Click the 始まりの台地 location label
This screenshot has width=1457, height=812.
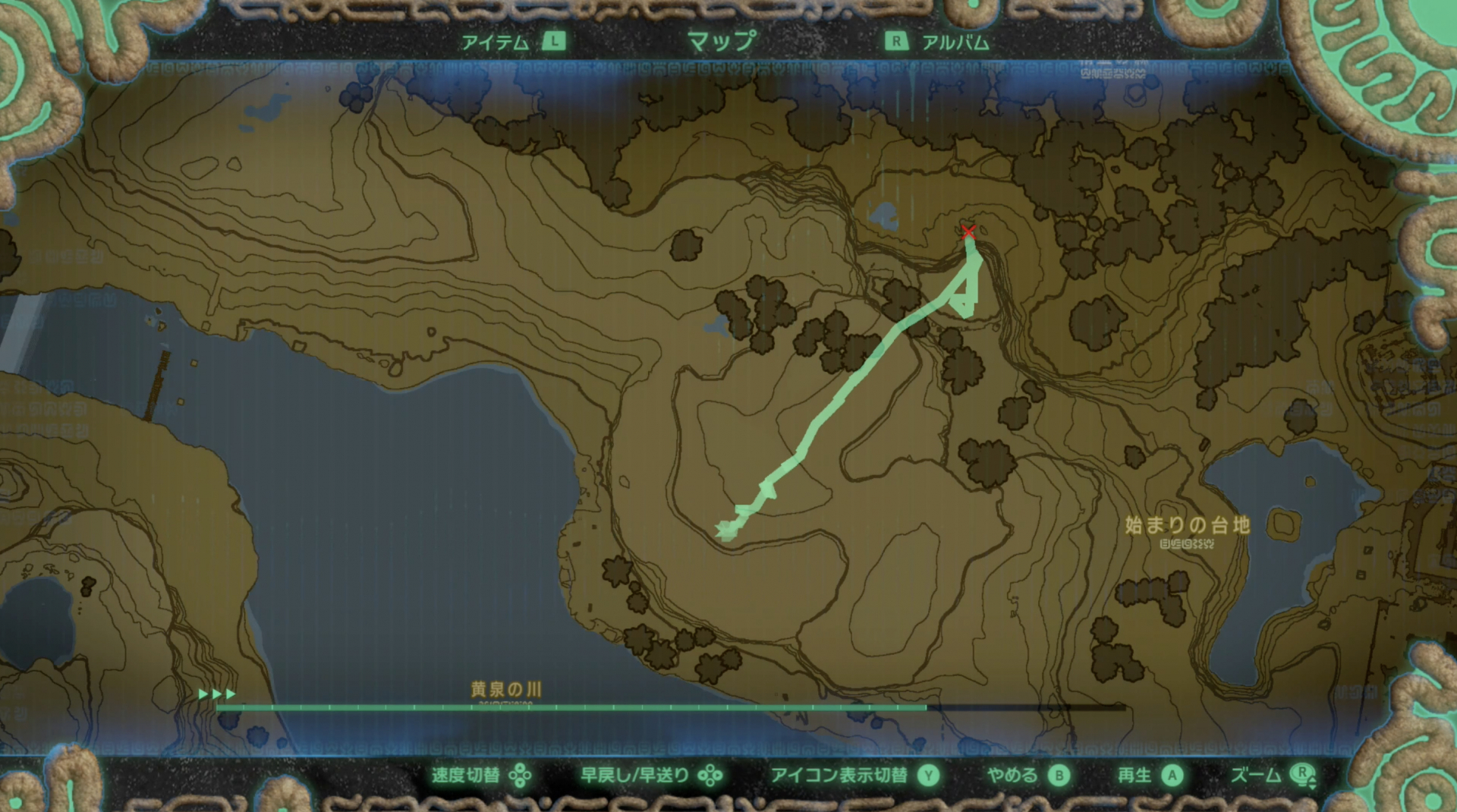1188,524
